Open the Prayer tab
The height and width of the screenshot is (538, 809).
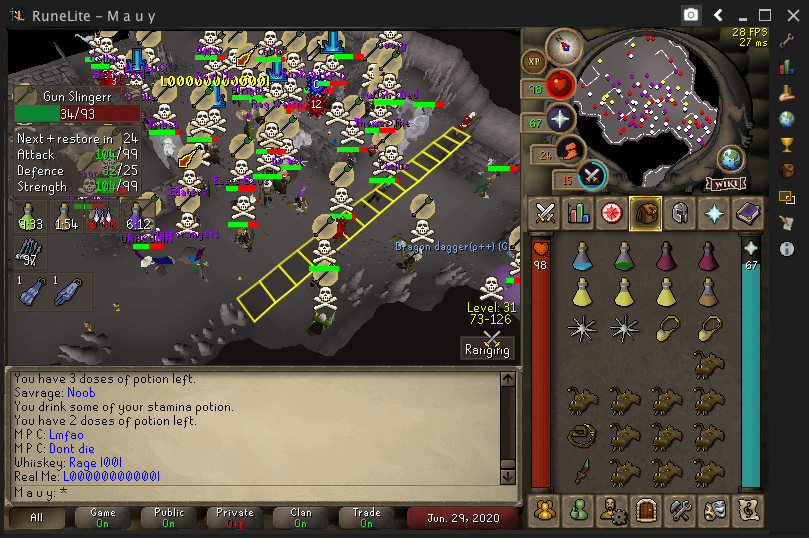[x=713, y=213]
